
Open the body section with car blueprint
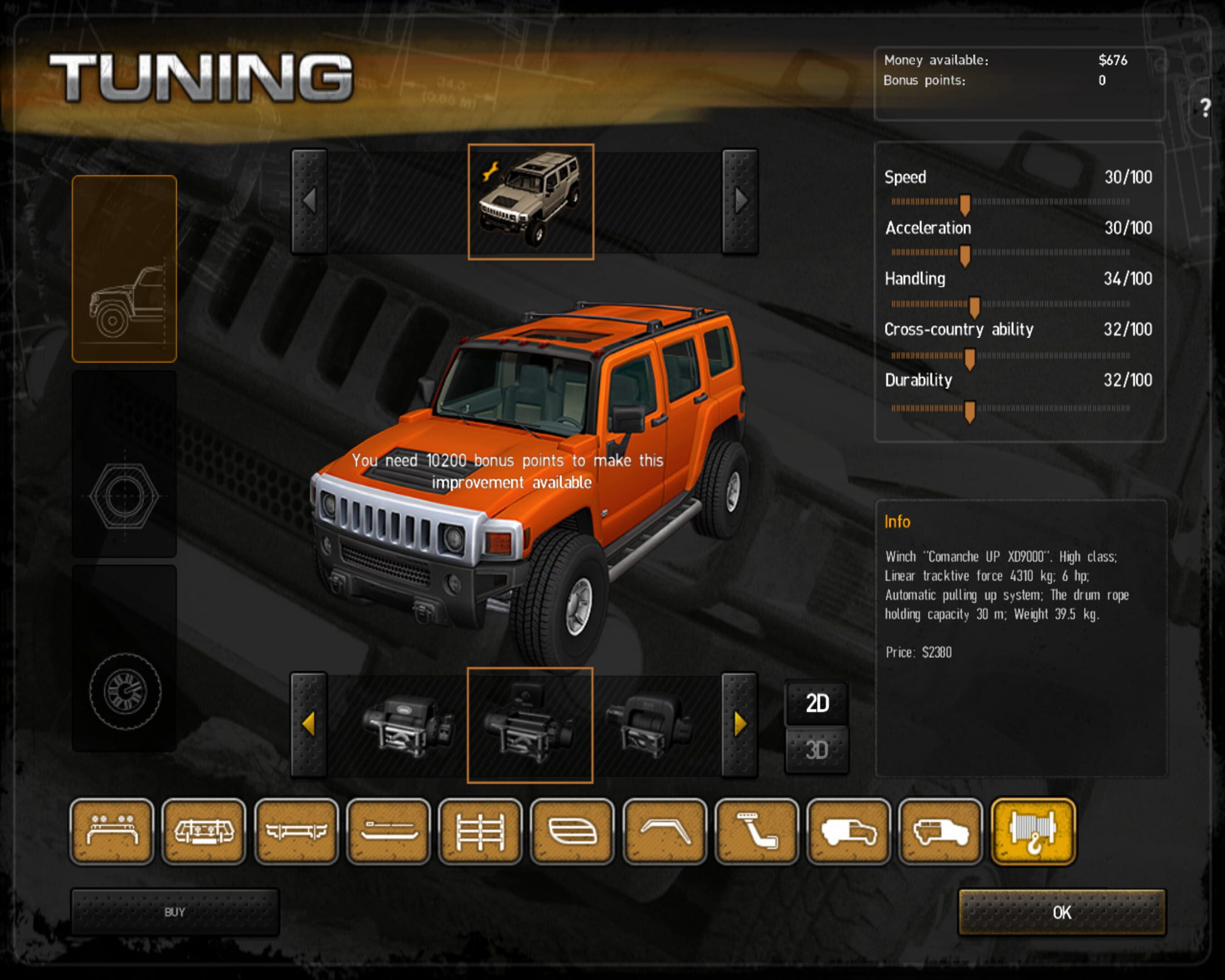(x=124, y=269)
